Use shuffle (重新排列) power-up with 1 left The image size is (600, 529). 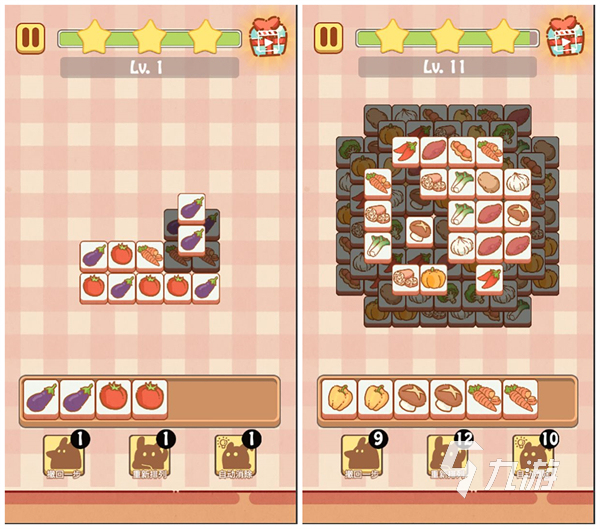point(149,456)
